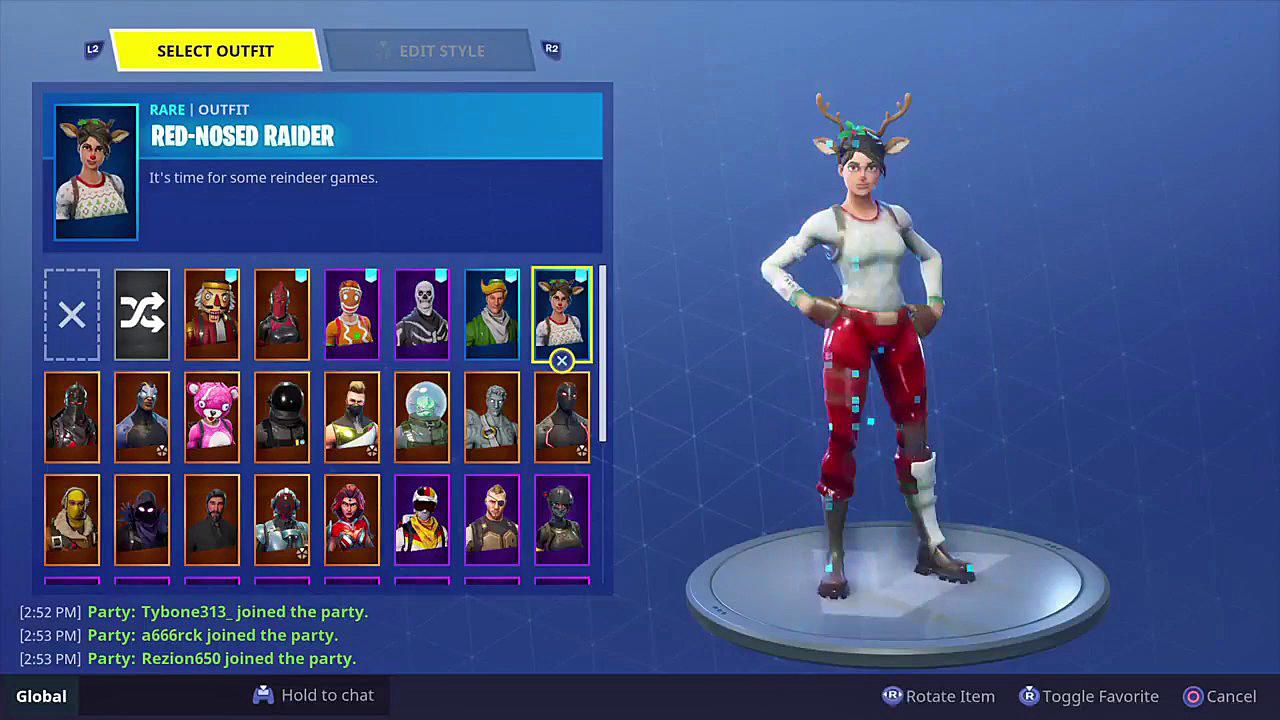Image resolution: width=1280 pixels, height=720 pixels.
Task: Pick the eyepatch soldier outfit
Action: pos(492,520)
